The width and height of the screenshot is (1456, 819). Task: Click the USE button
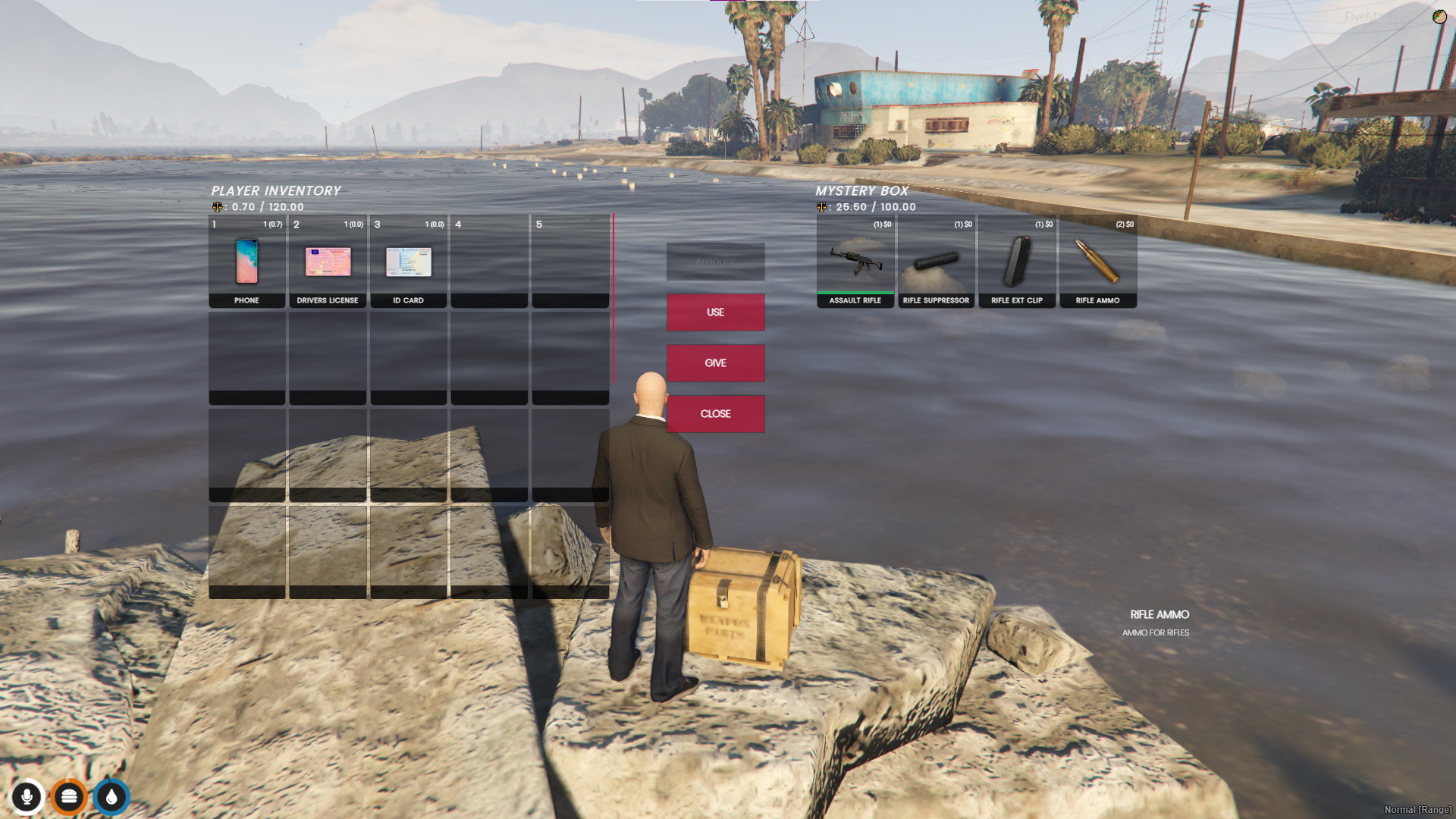715,312
